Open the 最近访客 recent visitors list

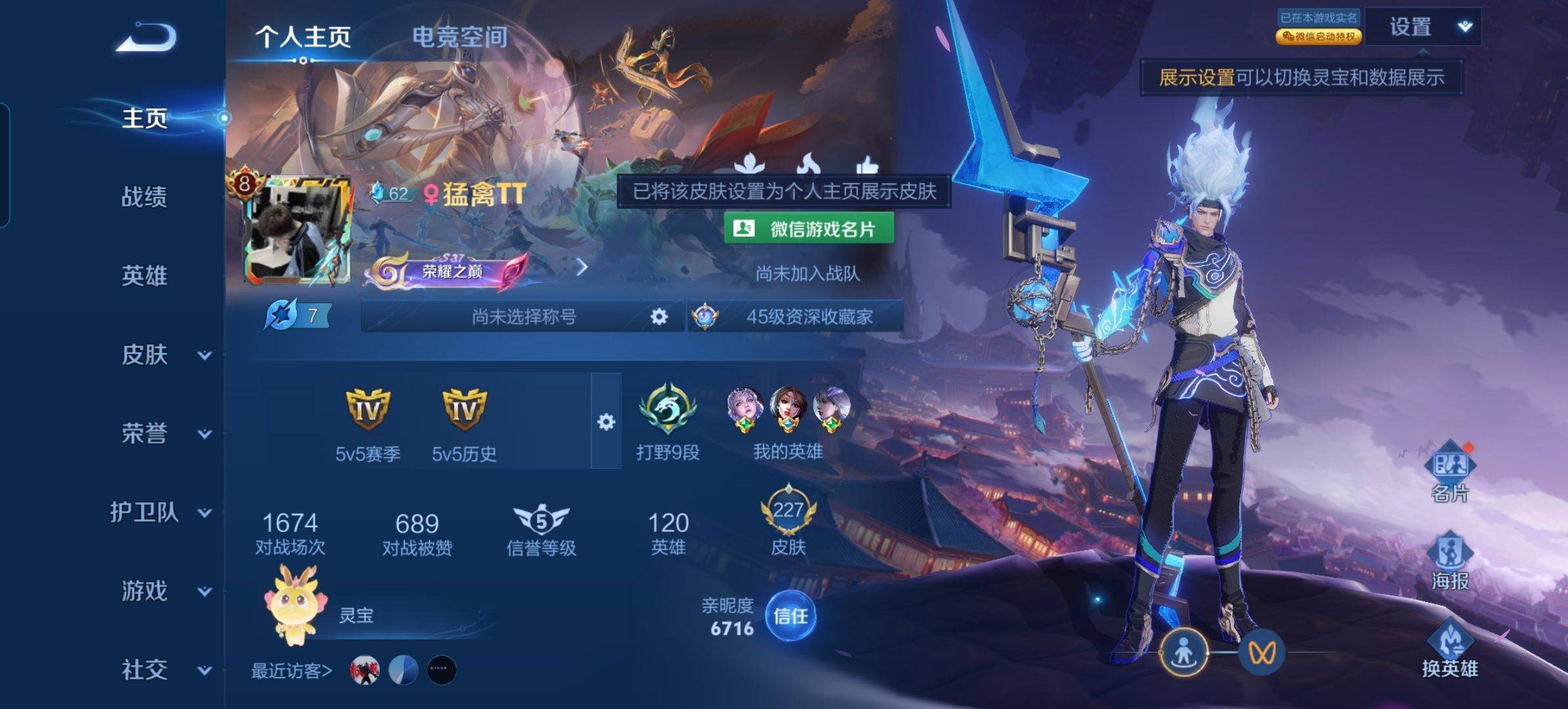(x=292, y=671)
